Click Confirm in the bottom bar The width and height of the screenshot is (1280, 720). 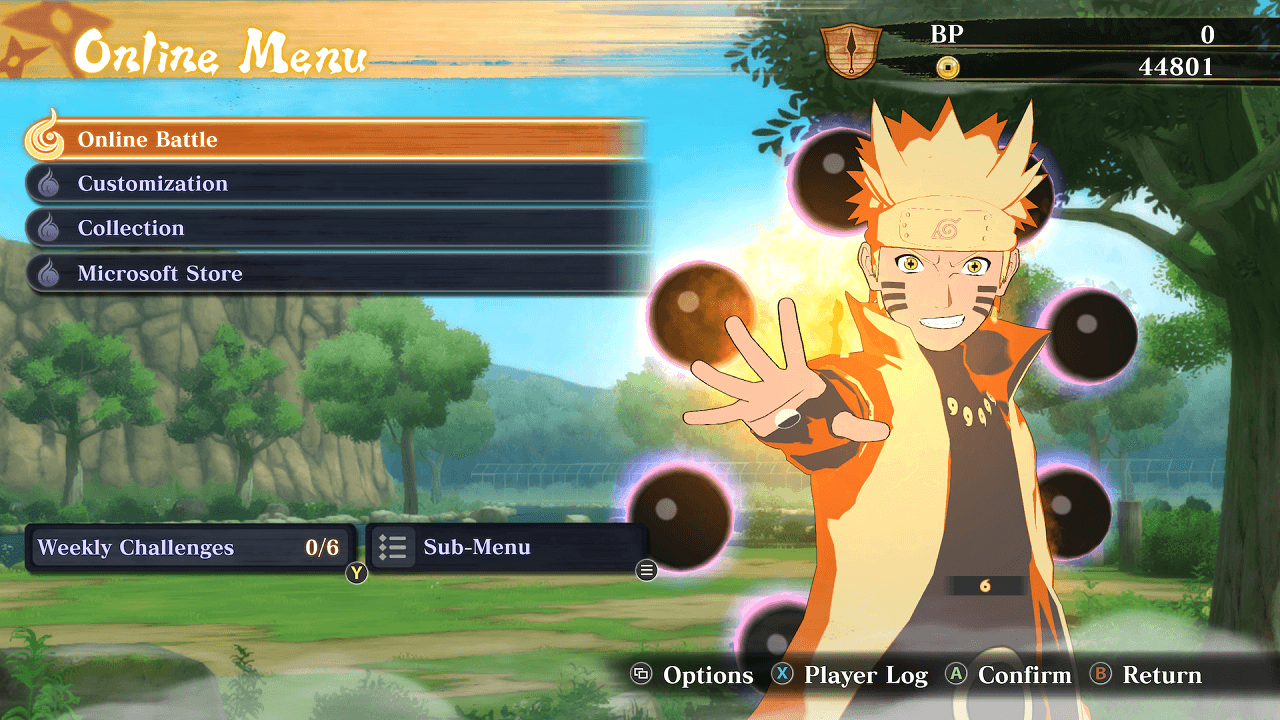click(1009, 675)
